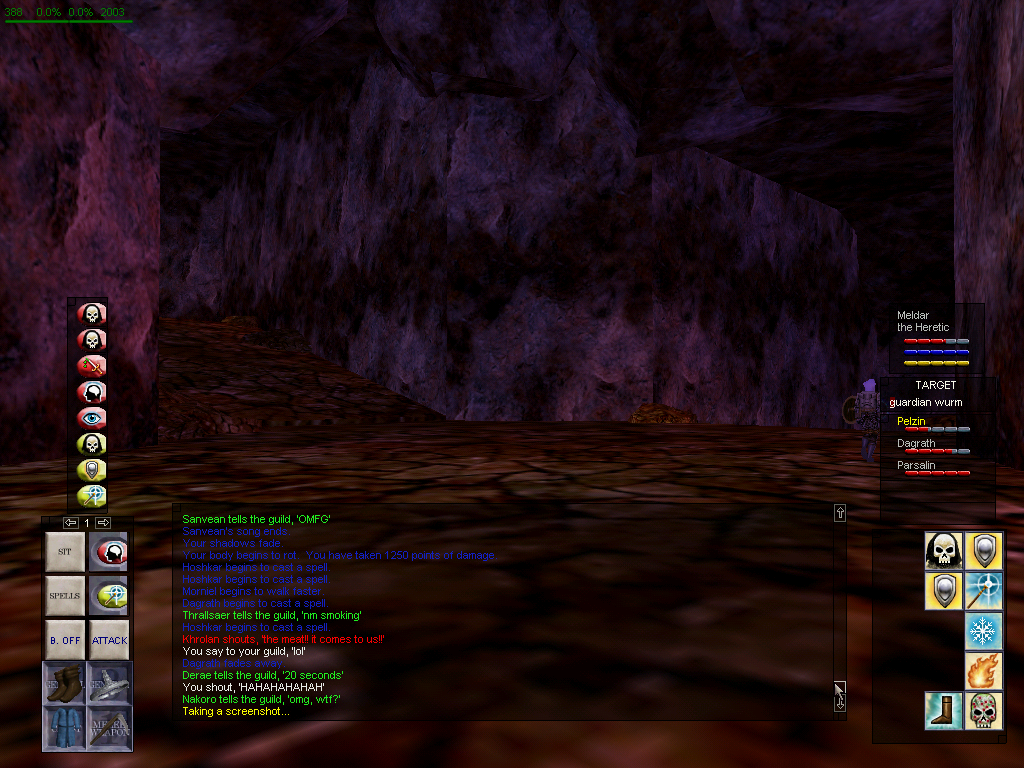
Task: Go to the previous hotbar page arrow
Action: 70,523
